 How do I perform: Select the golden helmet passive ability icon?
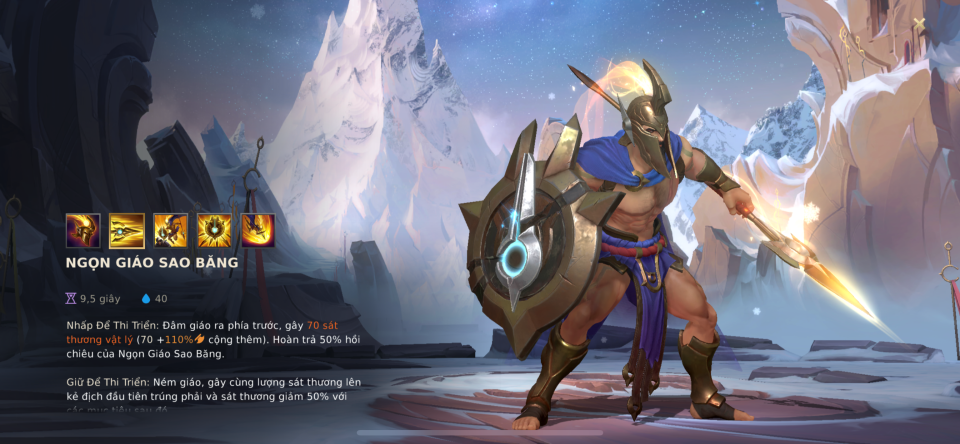point(83,231)
